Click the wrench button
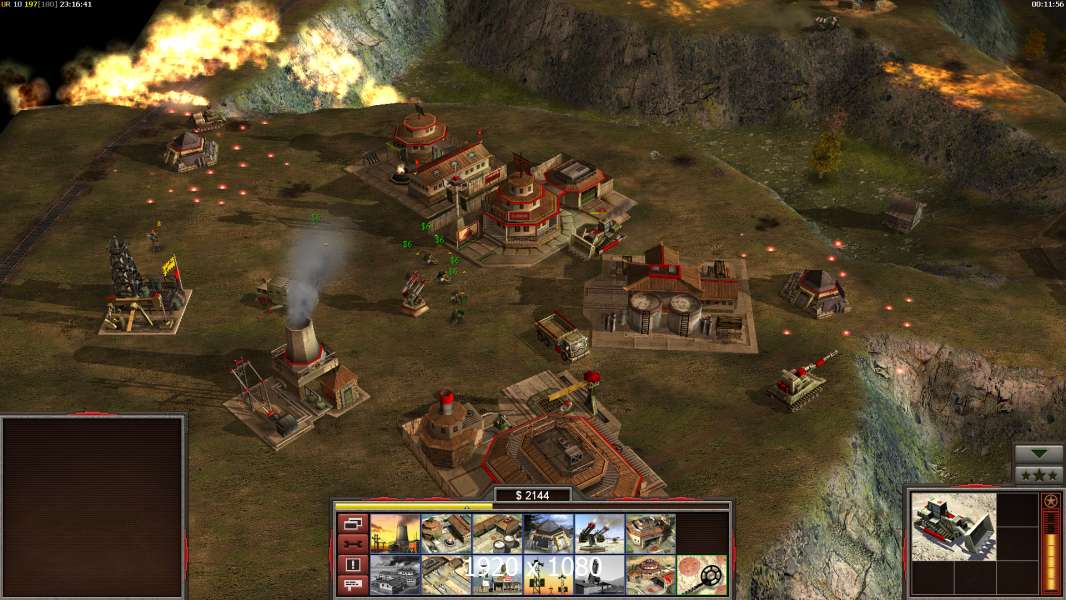This screenshot has width=1066, height=600. coord(352,544)
